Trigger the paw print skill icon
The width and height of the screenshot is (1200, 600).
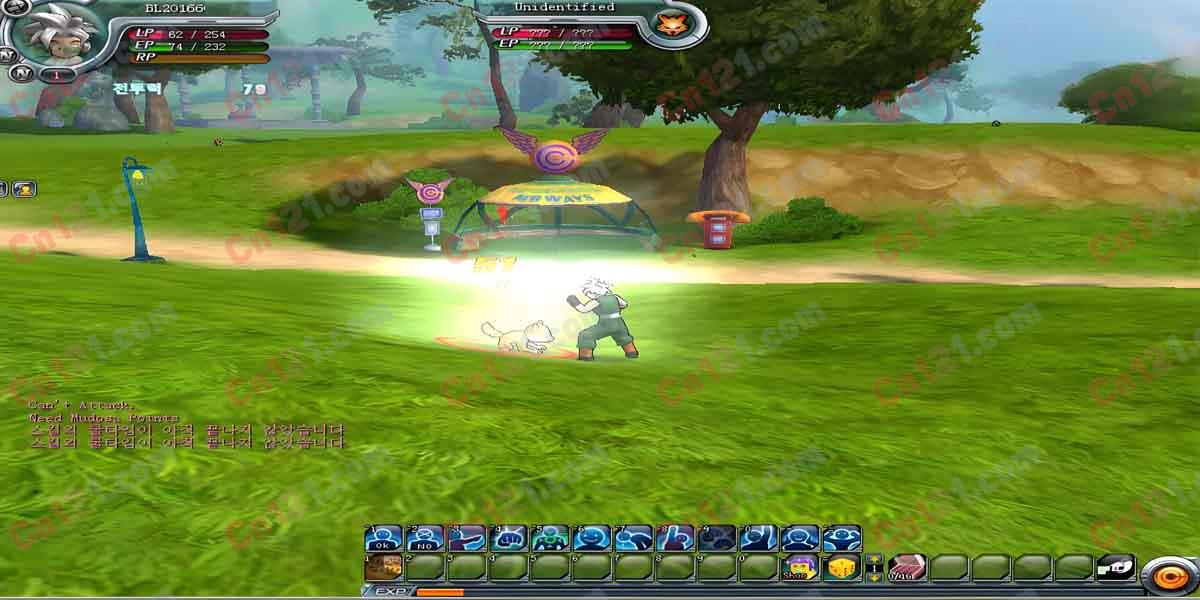click(717, 539)
